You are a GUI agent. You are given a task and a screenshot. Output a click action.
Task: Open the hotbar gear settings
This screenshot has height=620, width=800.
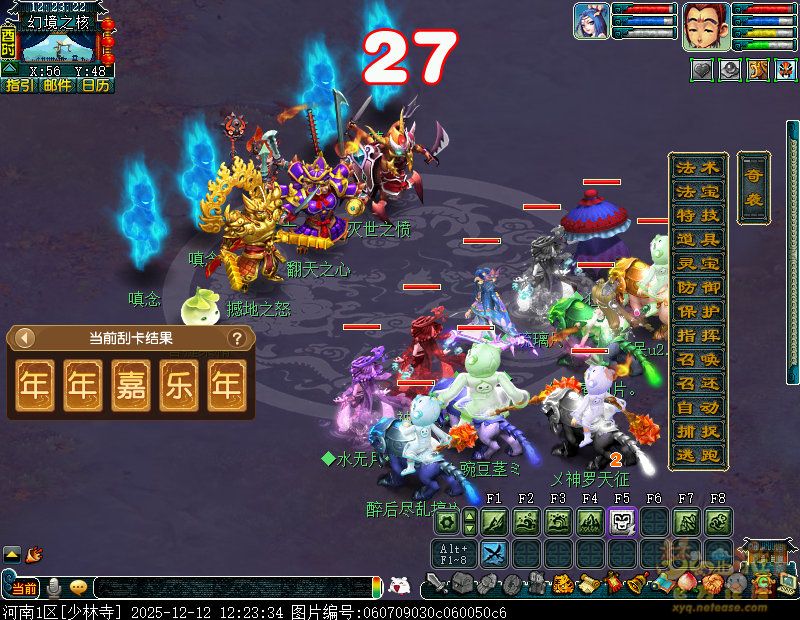[447, 521]
